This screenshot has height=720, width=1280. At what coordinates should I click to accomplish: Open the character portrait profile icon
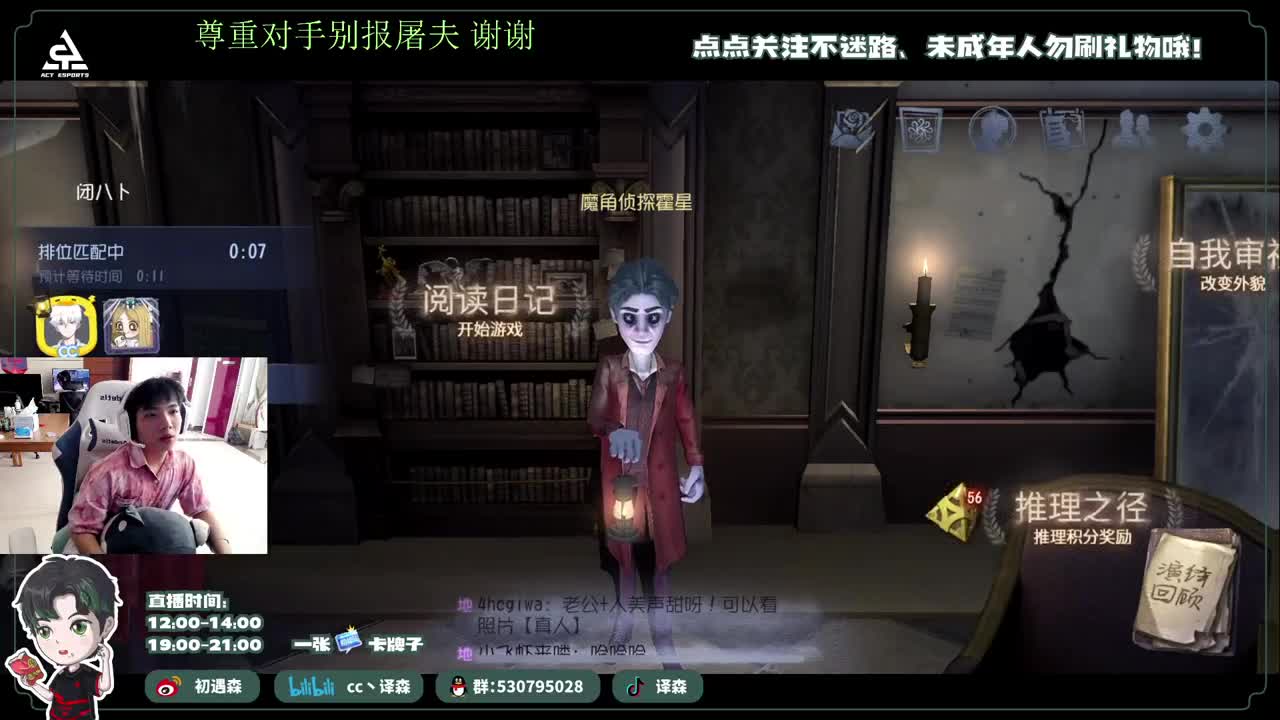point(990,127)
